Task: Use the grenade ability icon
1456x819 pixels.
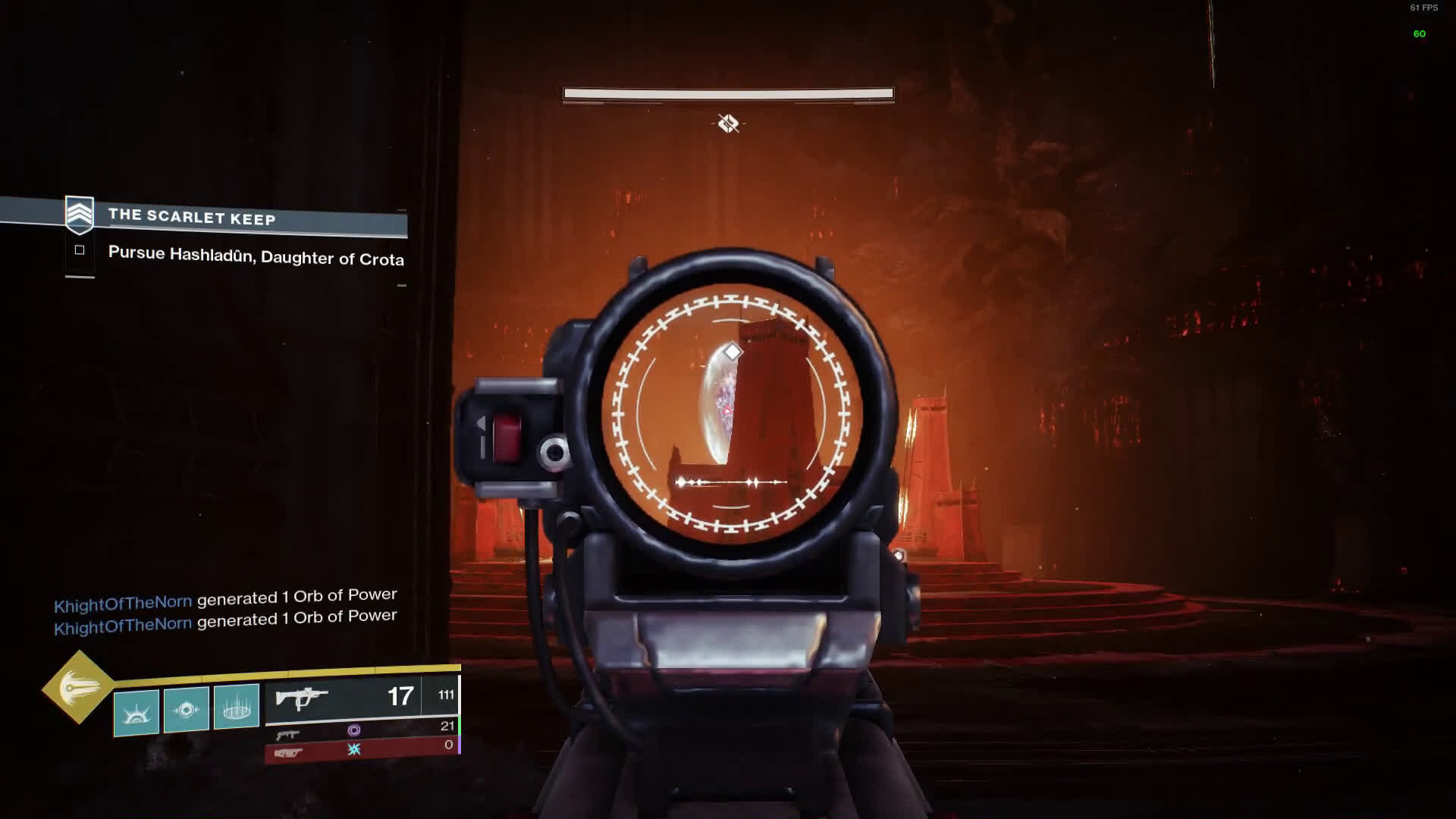Action: tap(136, 713)
